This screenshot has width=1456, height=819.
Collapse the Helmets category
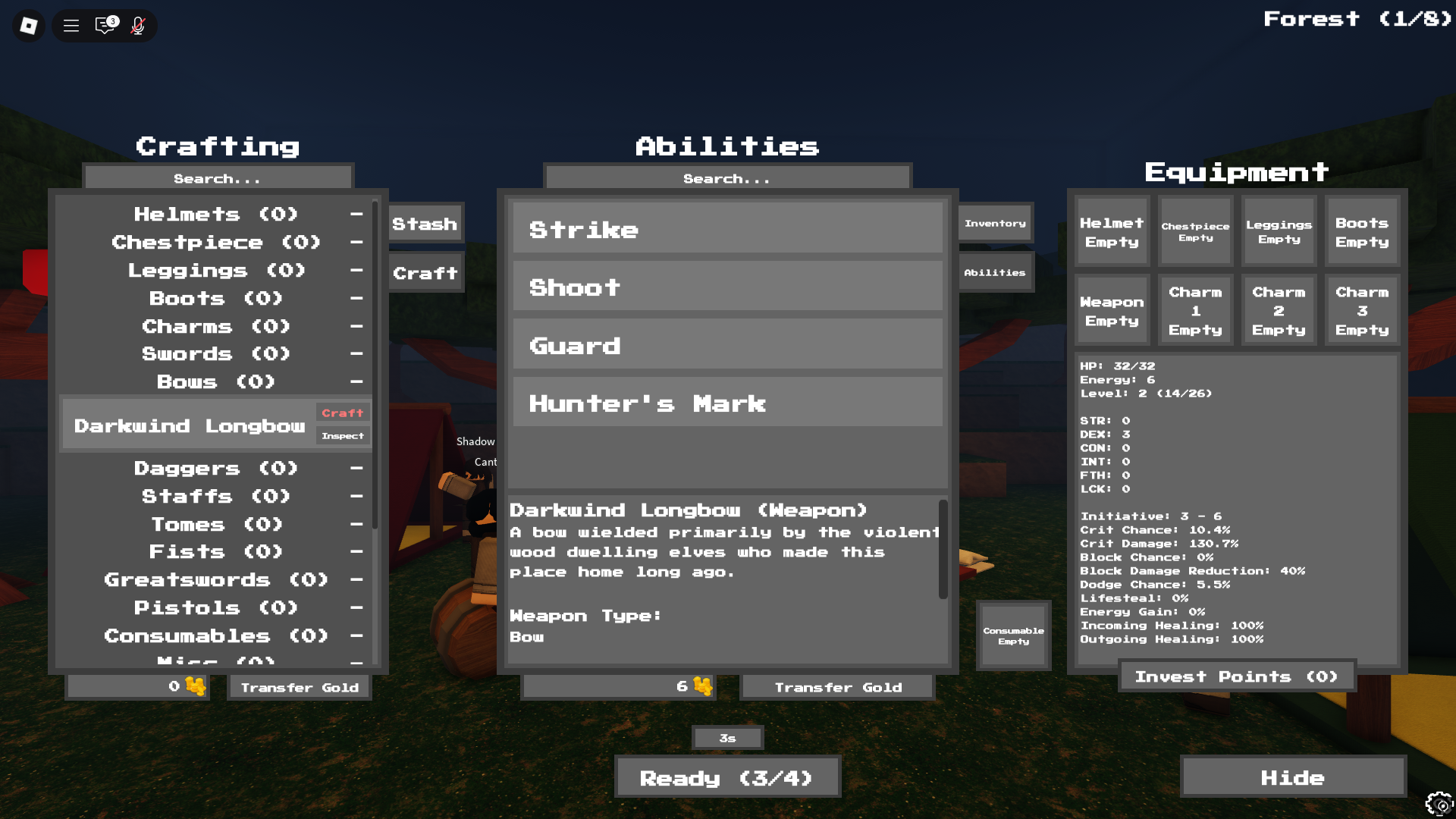[356, 214]
